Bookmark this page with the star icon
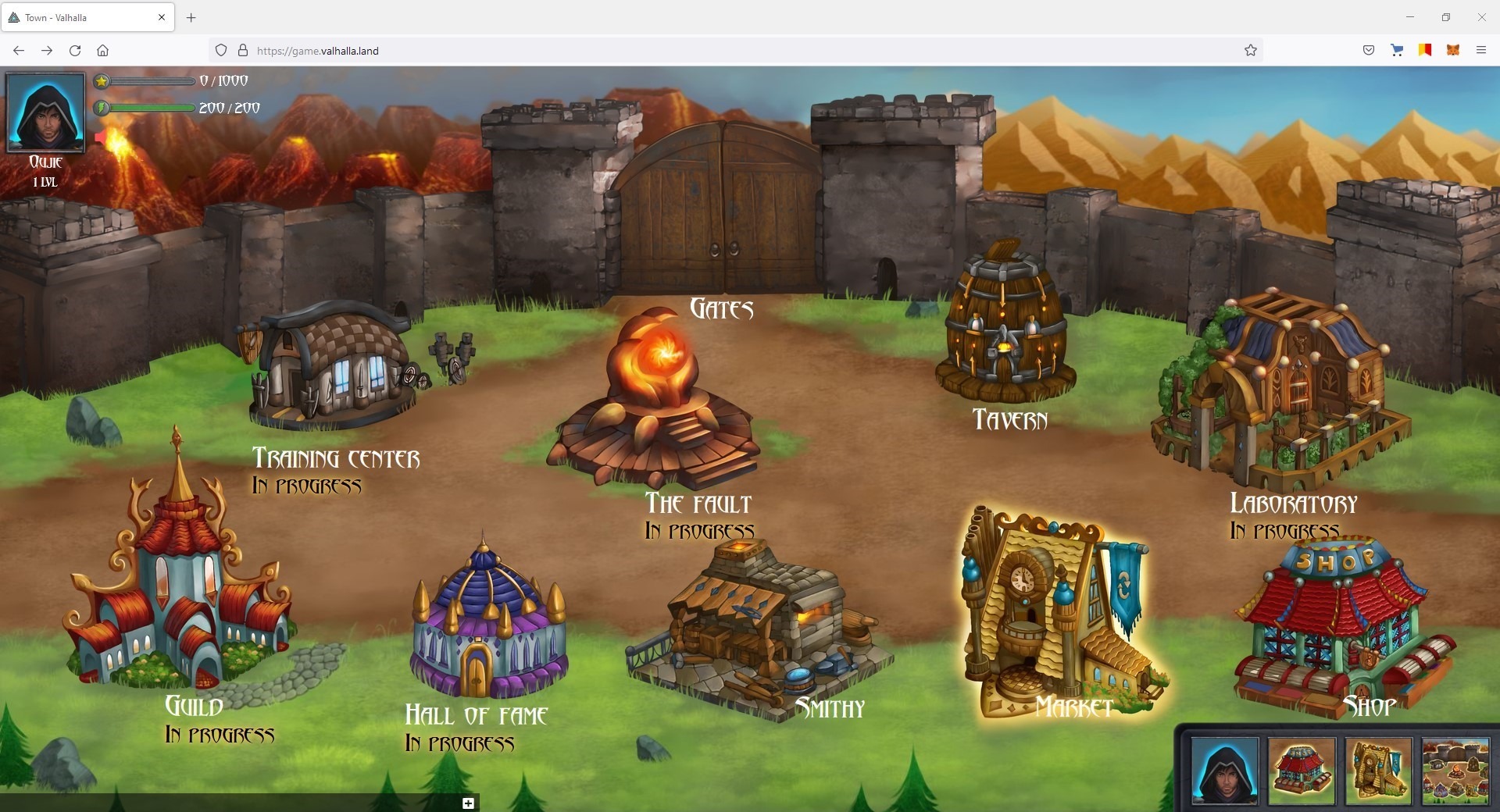This screenshot has height=812, width=1500. click(1250, 51)
